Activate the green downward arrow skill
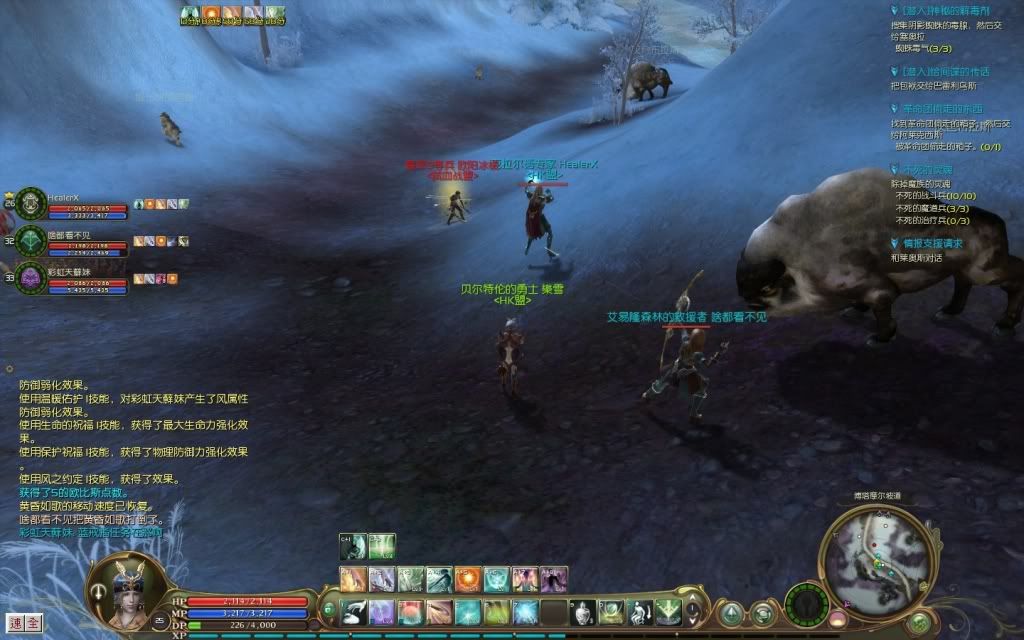Viewport: 1024px width, 640px height. (668, 611)
